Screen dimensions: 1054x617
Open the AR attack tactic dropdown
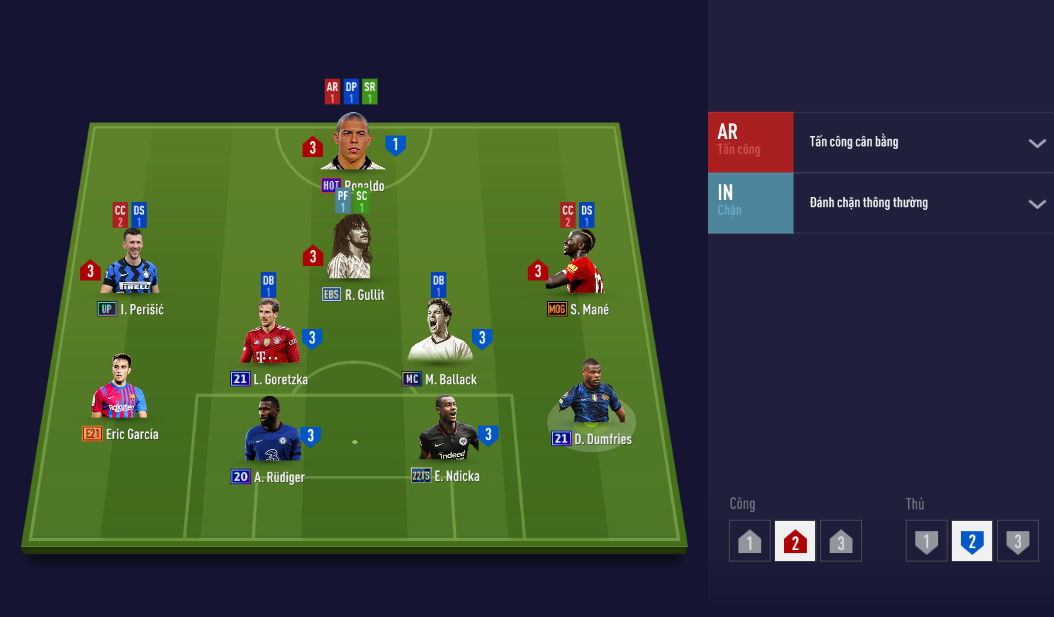[x=1036, y=143]
